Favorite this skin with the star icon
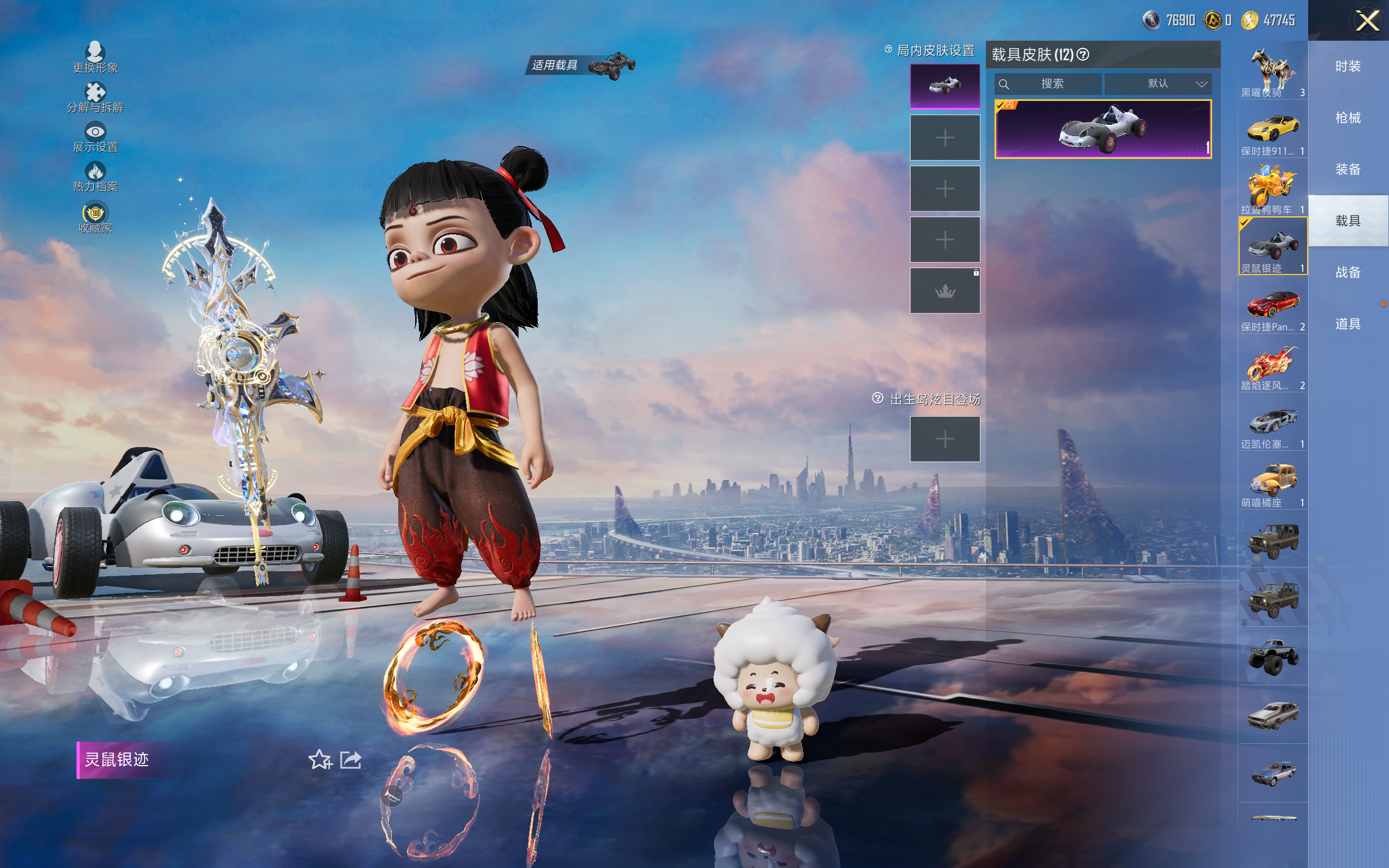The height and width of the screenshot is (868, 1389). tap(320, 759)
